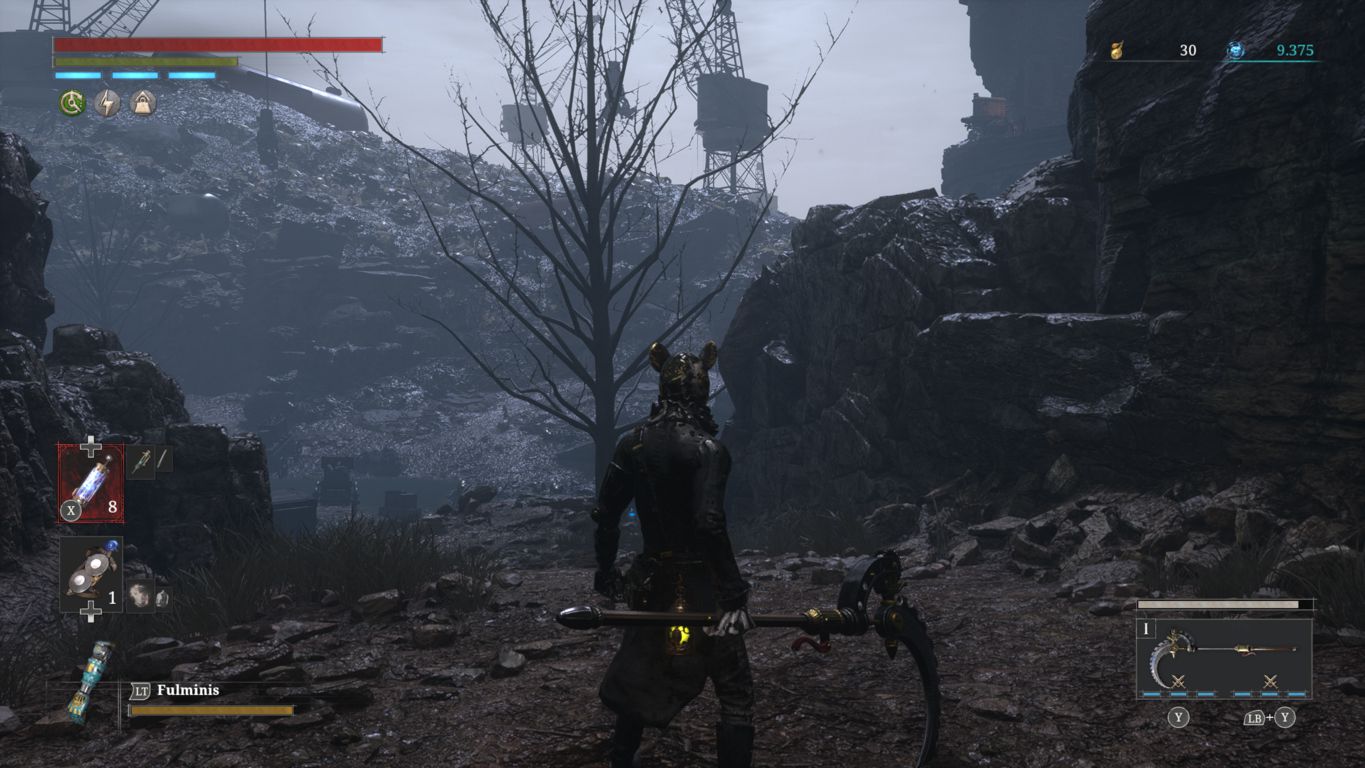Click the blue Ergo currency icon
Viewport: 1365px width, 768px height.
point(1236,50)
